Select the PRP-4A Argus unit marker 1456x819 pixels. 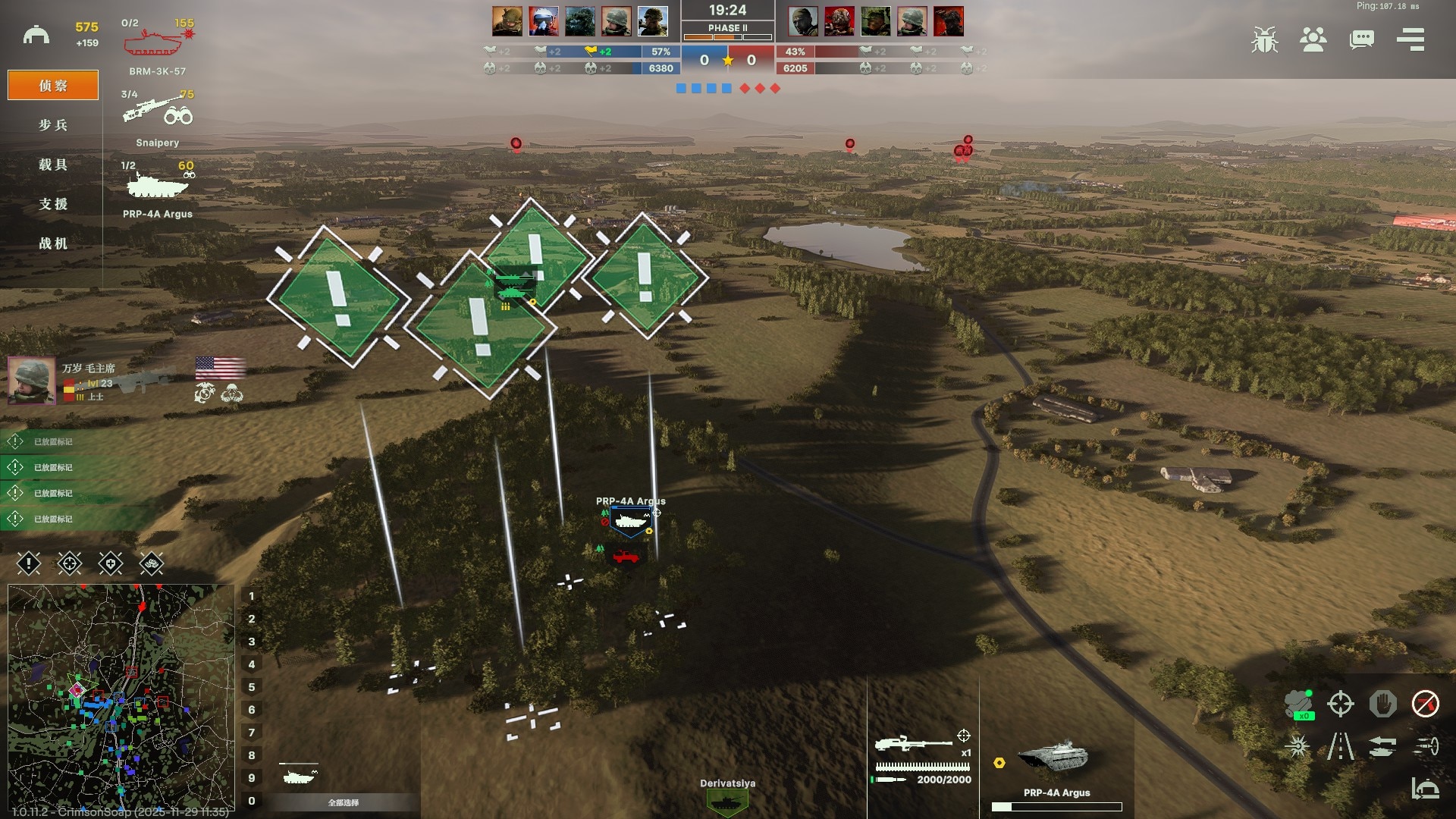pos(630,521)
